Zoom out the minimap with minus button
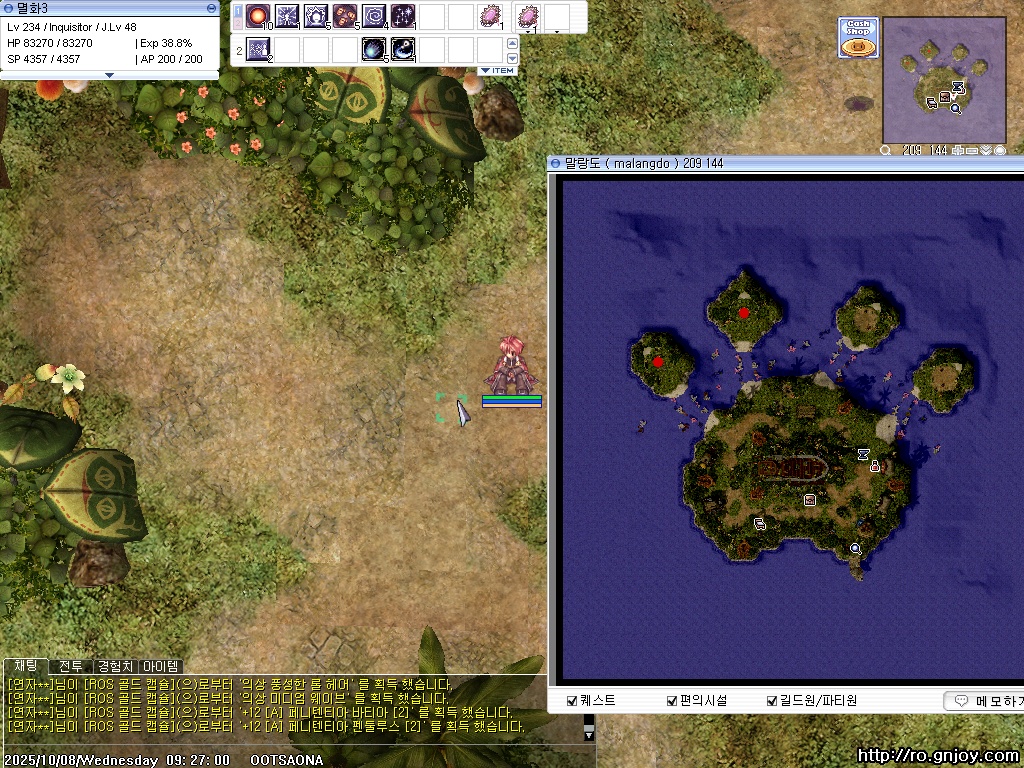The width and height of the screenshot is (1024, 768). click(x=971, y=150)
